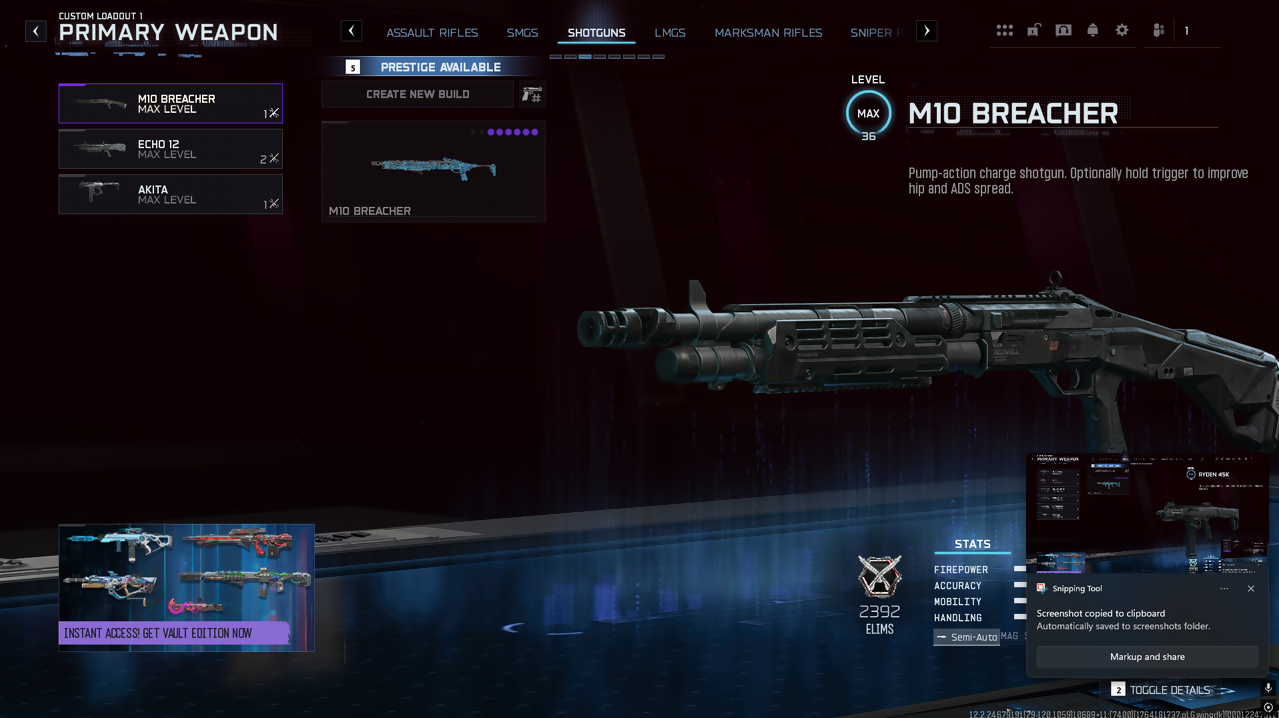Viewport: 1279px width, 718px height.
Task: Open the grid menu icon
Action: point(1005,31)
